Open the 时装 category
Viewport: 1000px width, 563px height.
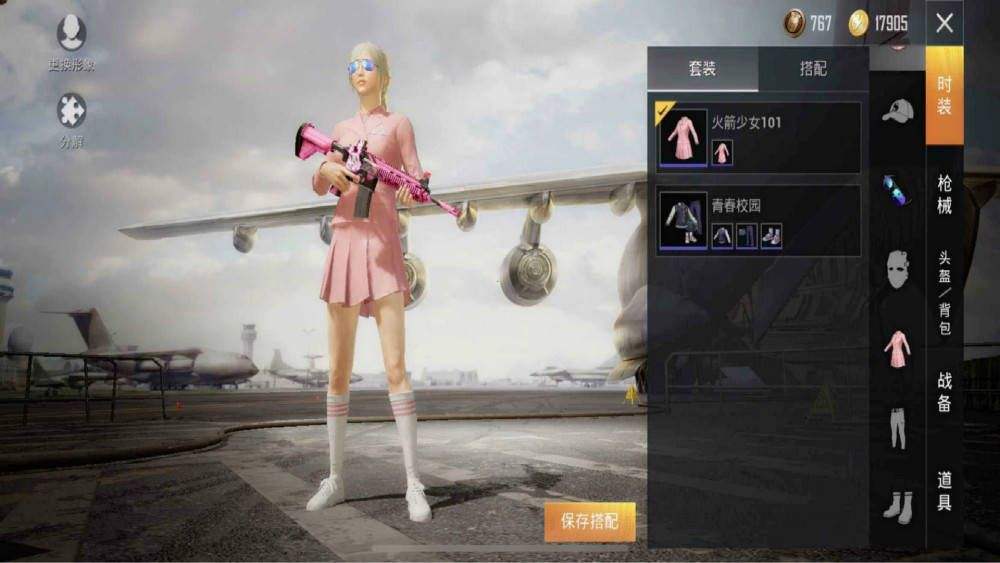[944, 95]
